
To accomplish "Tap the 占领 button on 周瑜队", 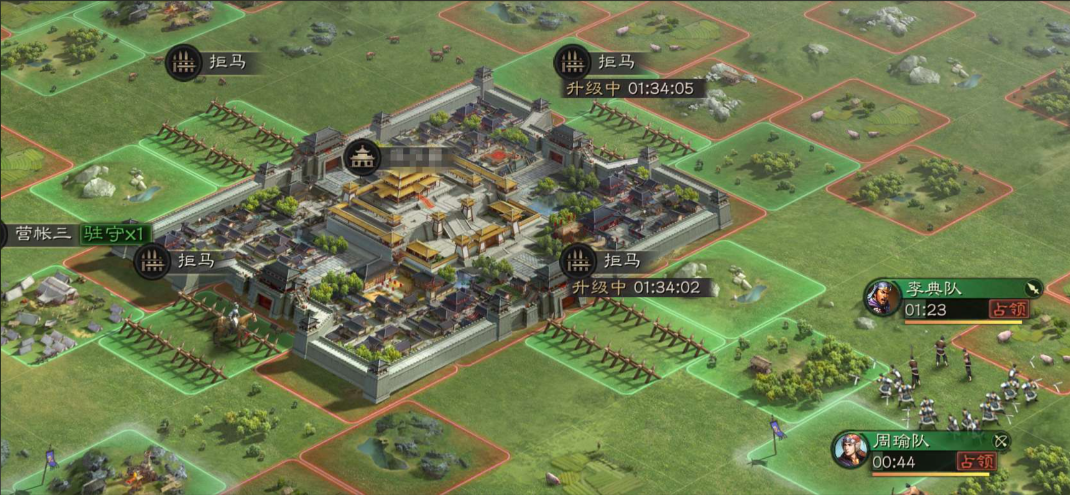I will pyautogui.click(x=976, y=461).
